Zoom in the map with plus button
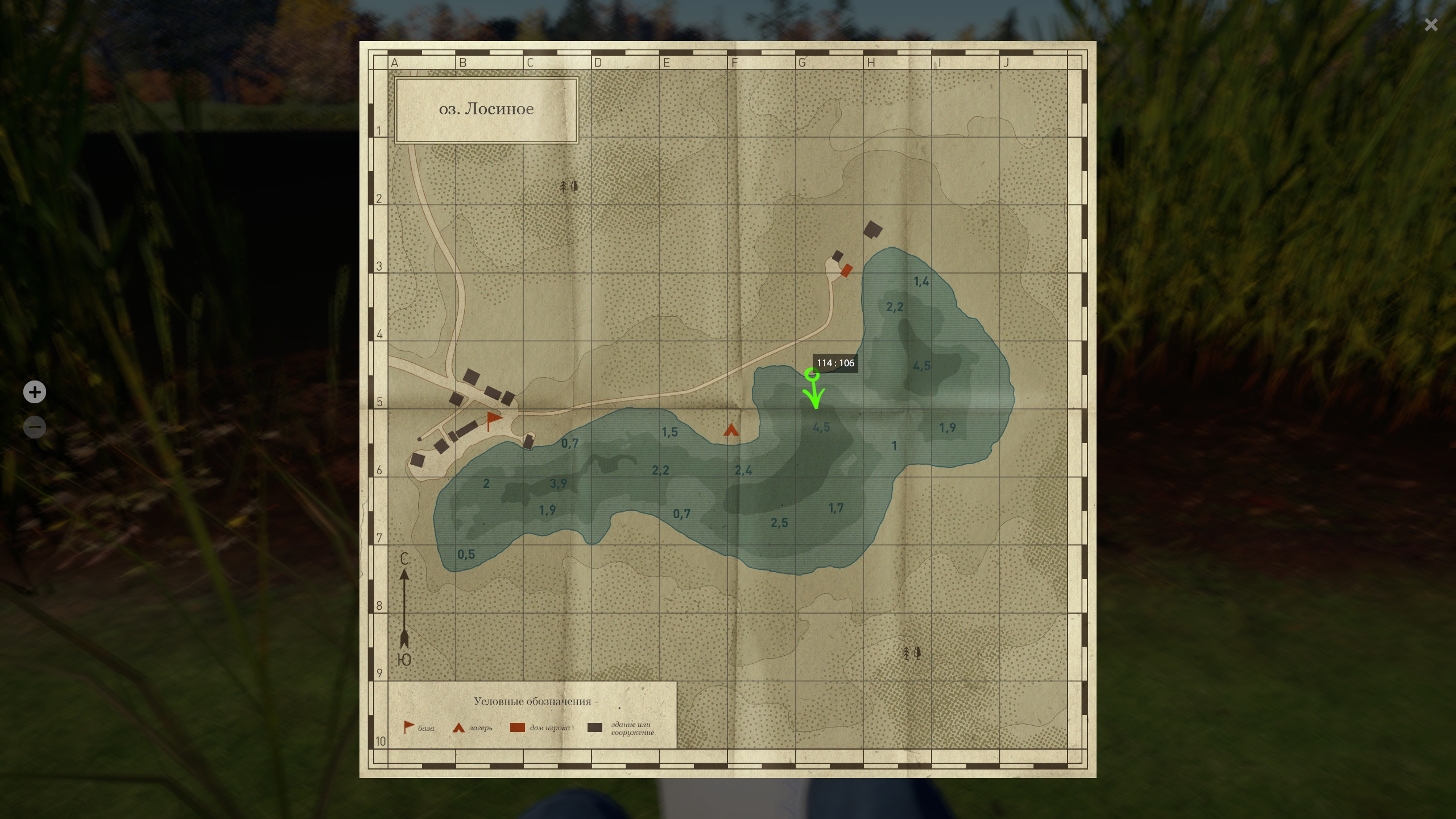The height and width of the screenshot is (819, 1456). pyautogui.click(x=35, y=392)
